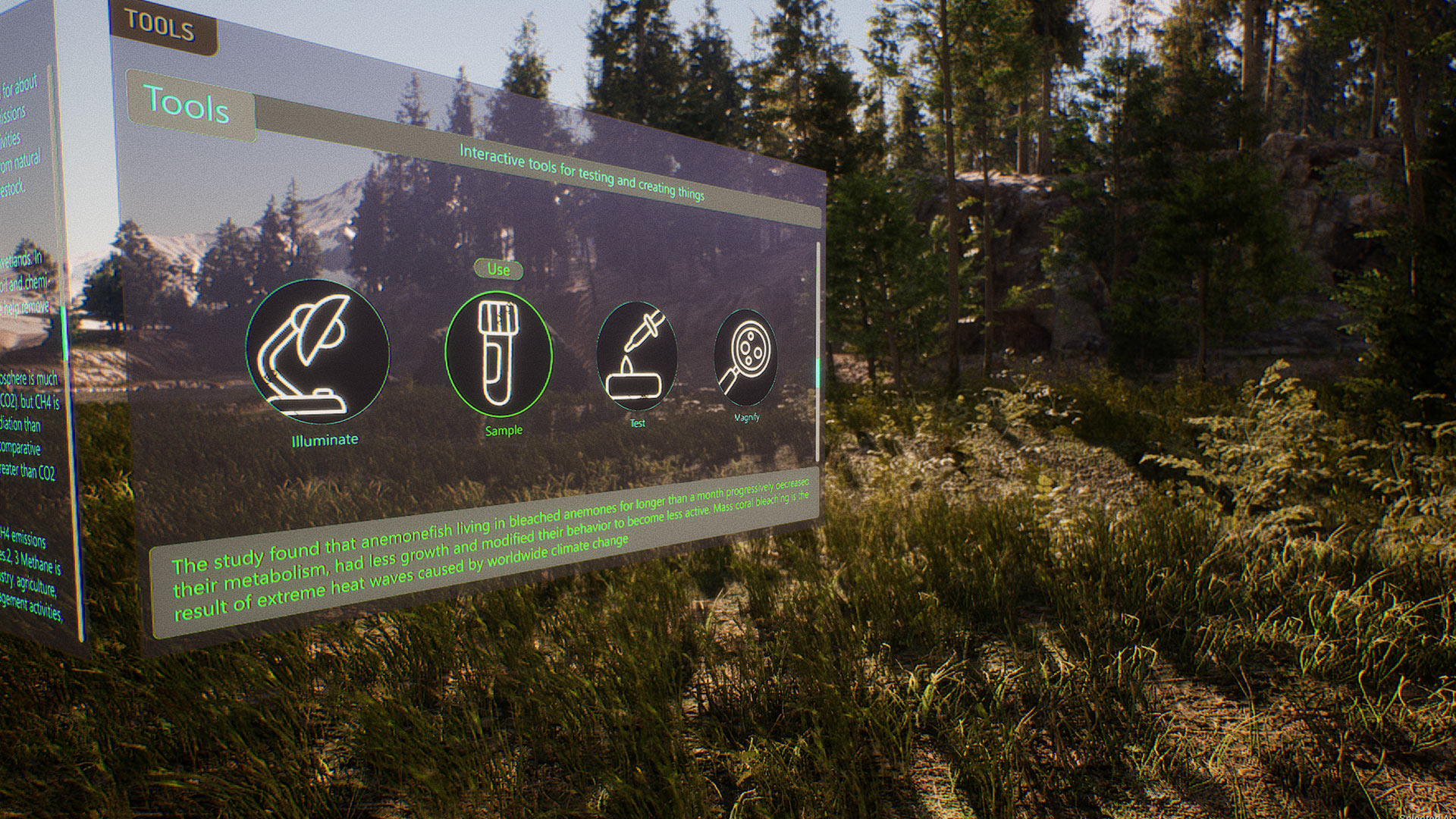Screen dimensions: 1456x819
Task: Select the Magnify tool icon
Action: pyautogui.click(x=745, y=358)
